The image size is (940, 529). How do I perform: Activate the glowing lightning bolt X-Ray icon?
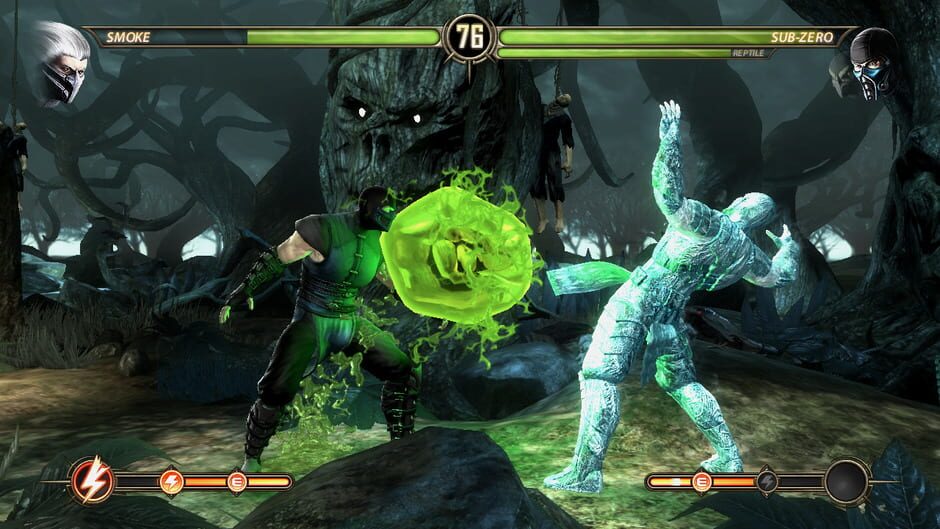(x=93, y=482)
